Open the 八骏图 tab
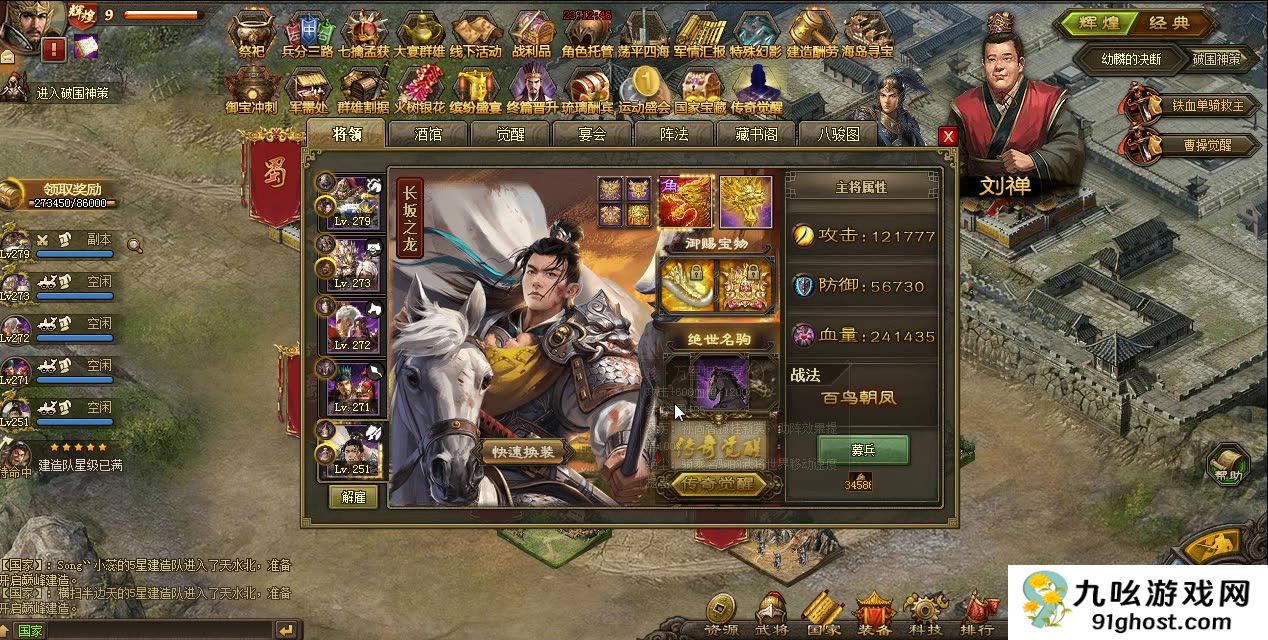 838,134
